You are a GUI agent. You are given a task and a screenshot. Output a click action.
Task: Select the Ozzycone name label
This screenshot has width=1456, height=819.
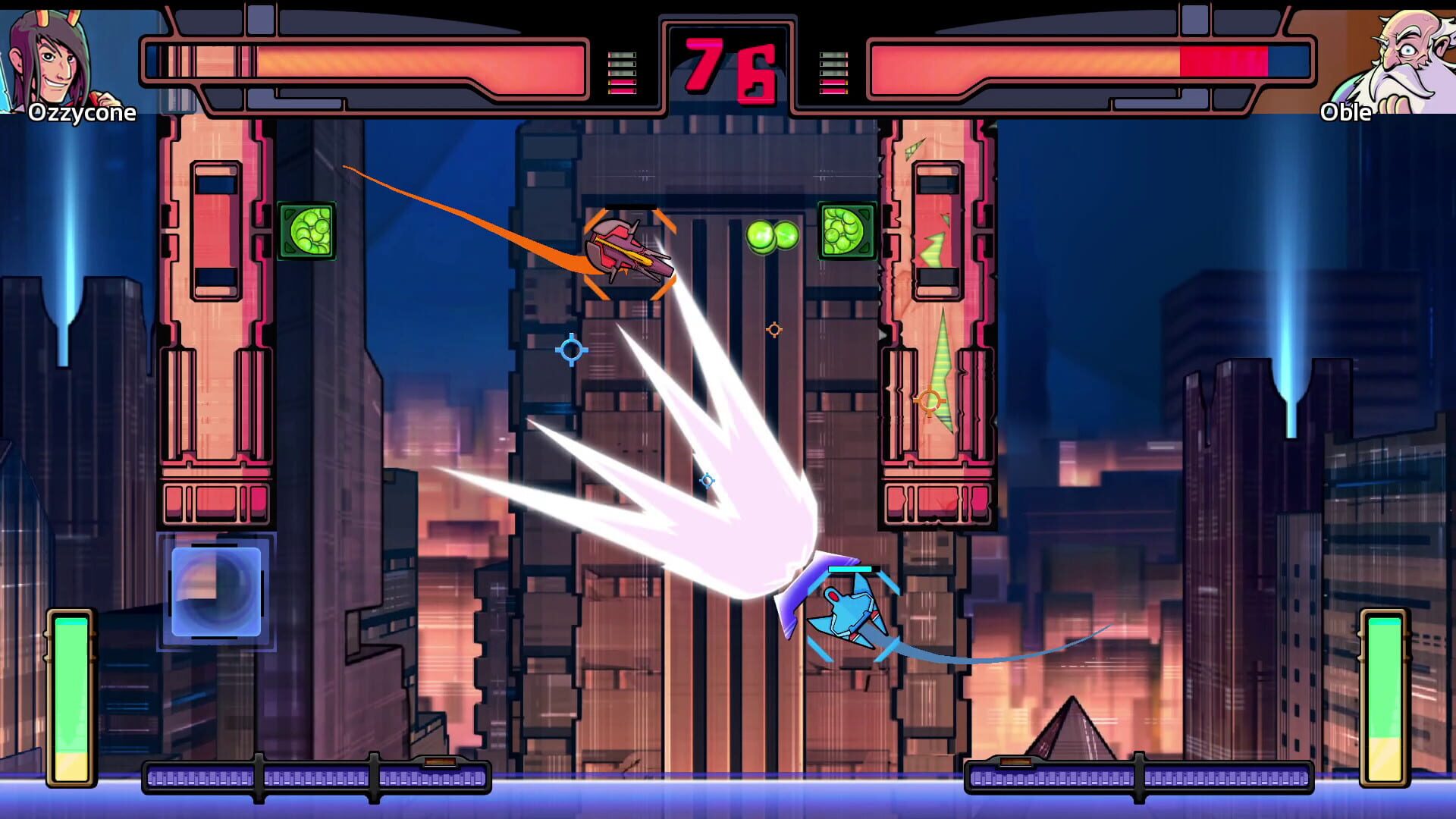(x=83, y=114)
